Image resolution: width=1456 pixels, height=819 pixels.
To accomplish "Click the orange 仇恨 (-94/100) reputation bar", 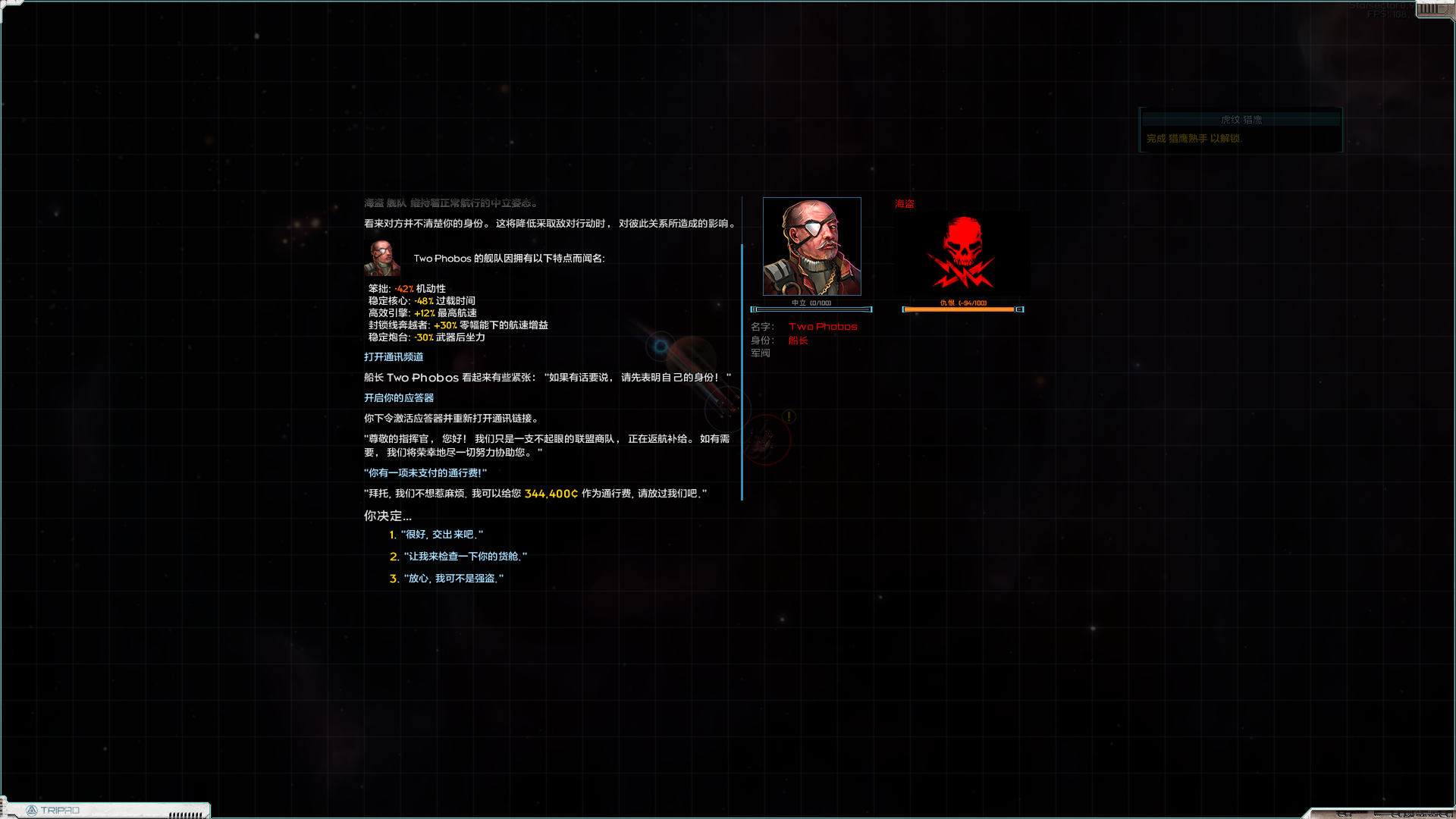I will click(x=961, y=309).
